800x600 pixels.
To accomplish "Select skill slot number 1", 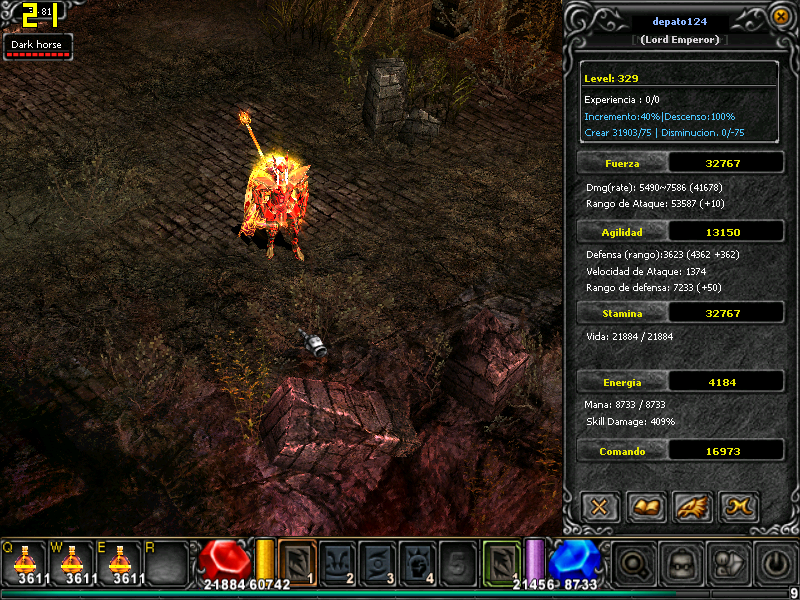I will tap(298, 562).
